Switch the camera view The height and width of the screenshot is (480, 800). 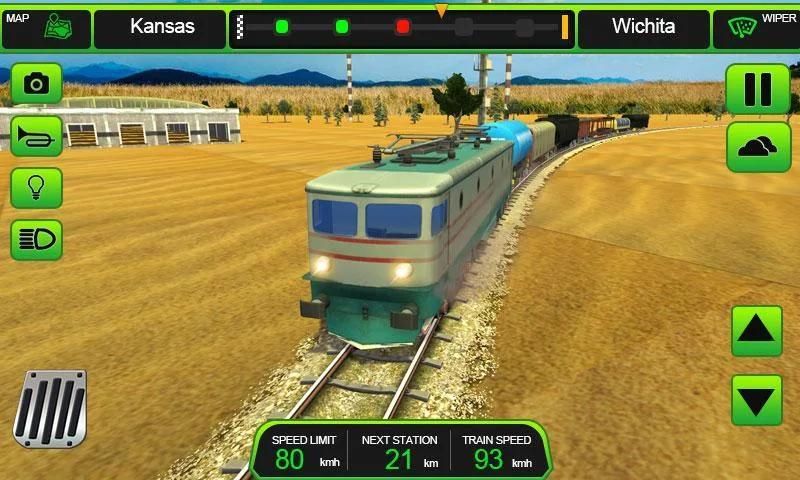[37, 83]
